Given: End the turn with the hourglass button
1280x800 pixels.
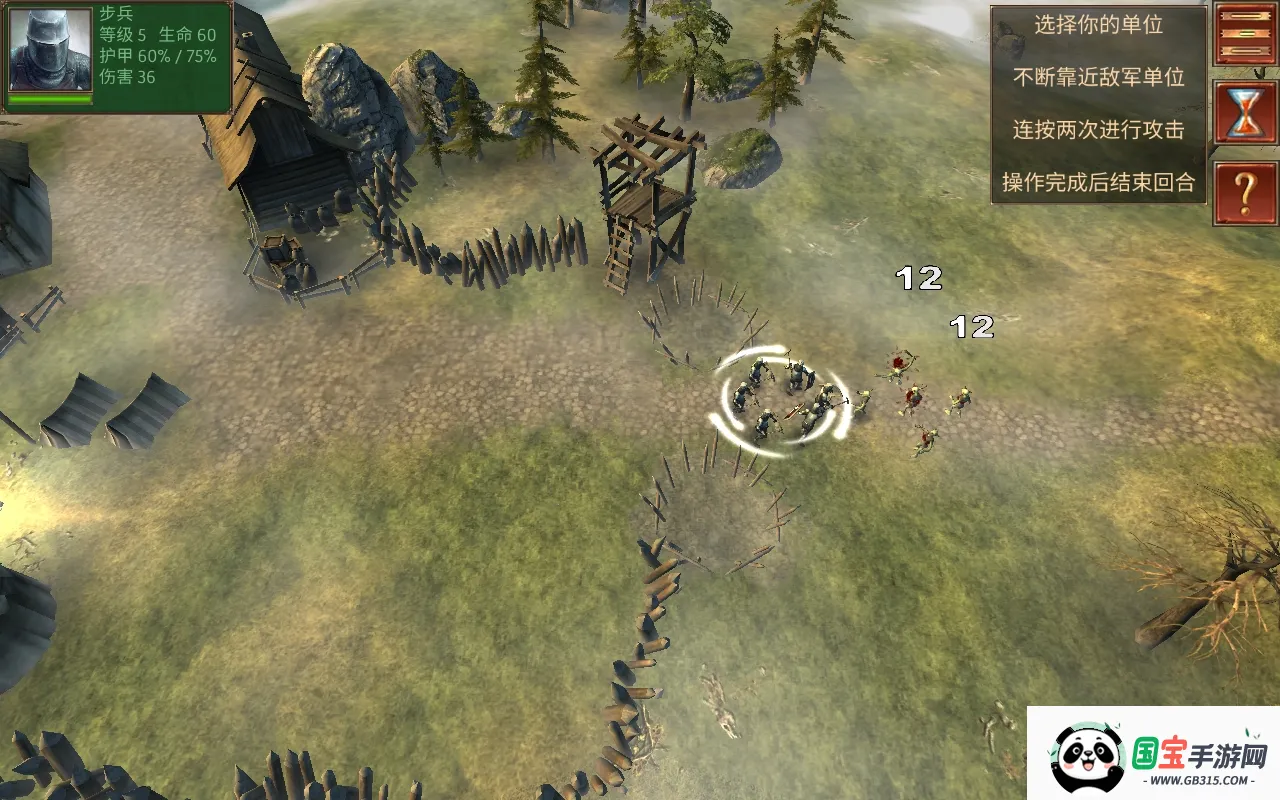Looking at the screenshot, I should [x=1245, y=113].
